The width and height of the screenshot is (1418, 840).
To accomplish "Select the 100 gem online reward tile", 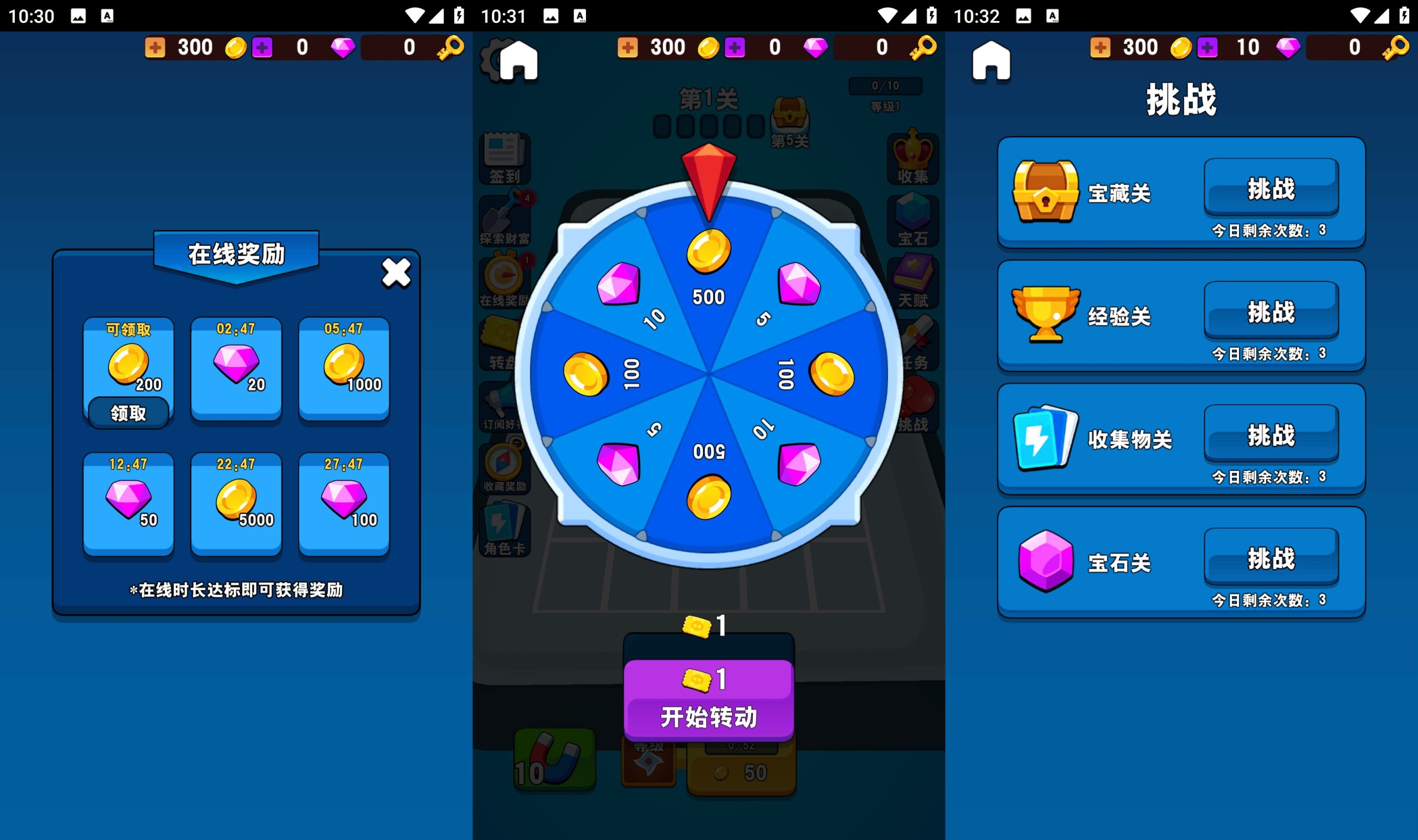I will click(x=343, y=504).
